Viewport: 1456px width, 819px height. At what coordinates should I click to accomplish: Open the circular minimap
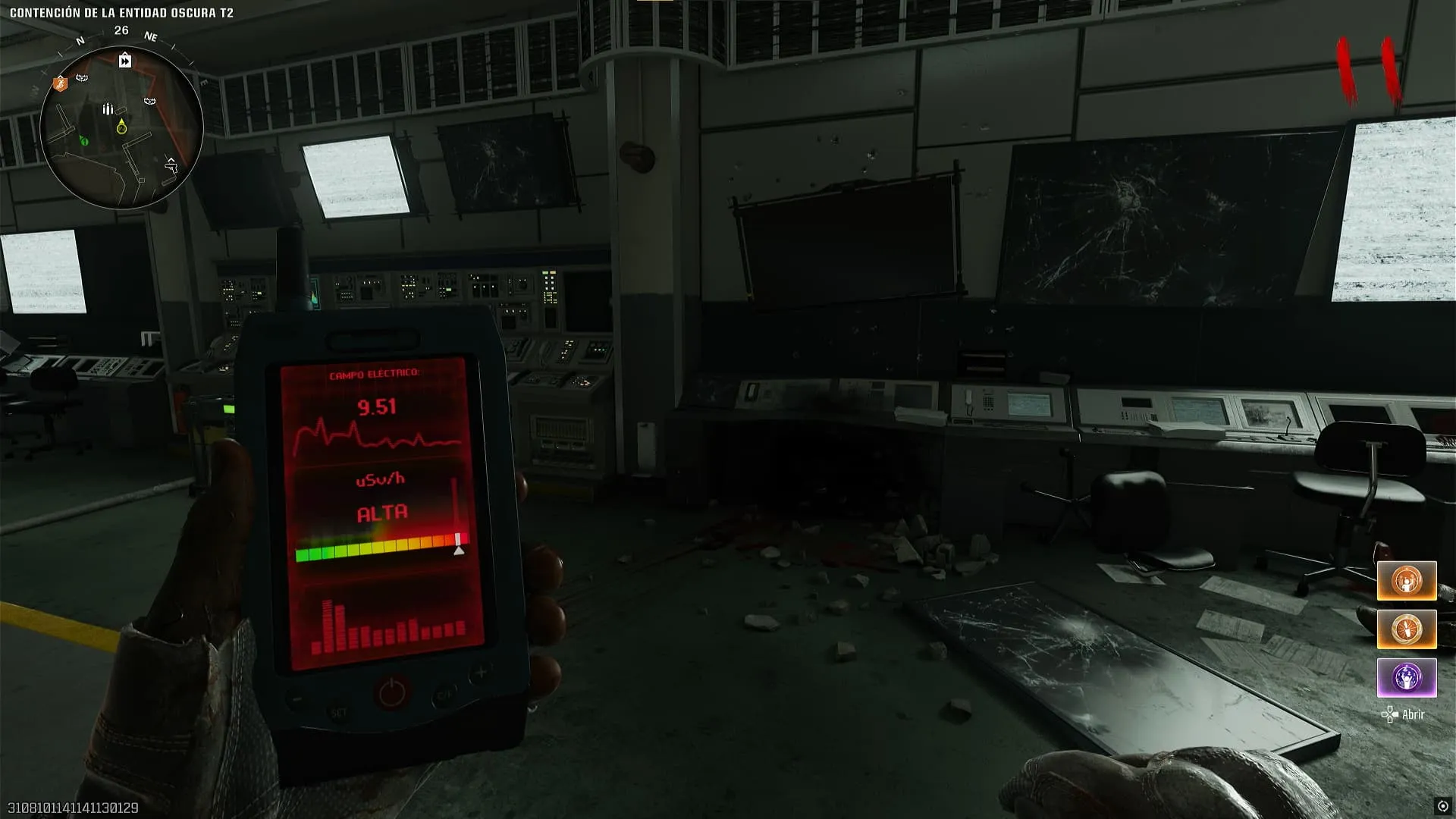121,127
